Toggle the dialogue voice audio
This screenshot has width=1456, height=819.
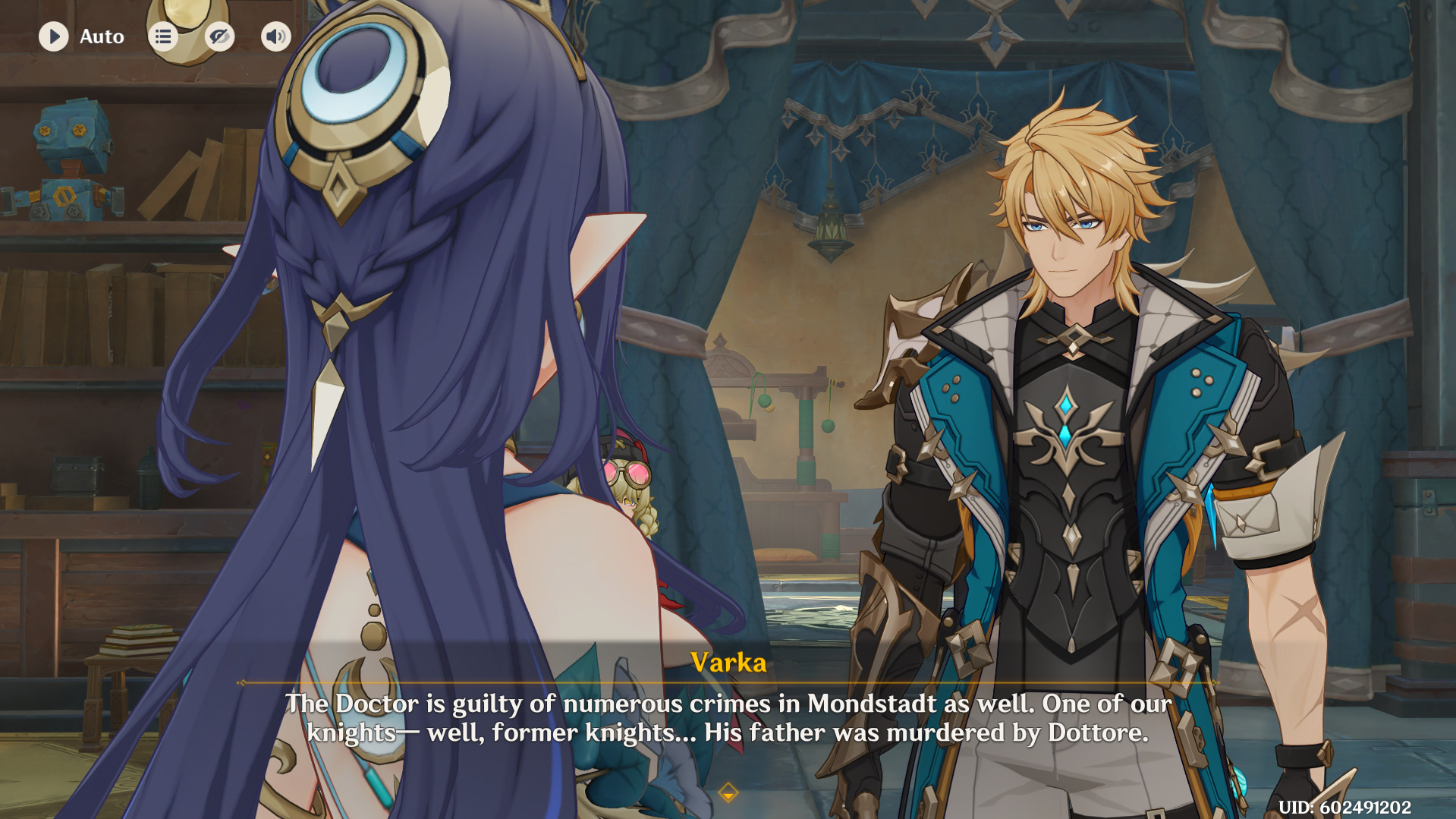(x=276, y=36)
